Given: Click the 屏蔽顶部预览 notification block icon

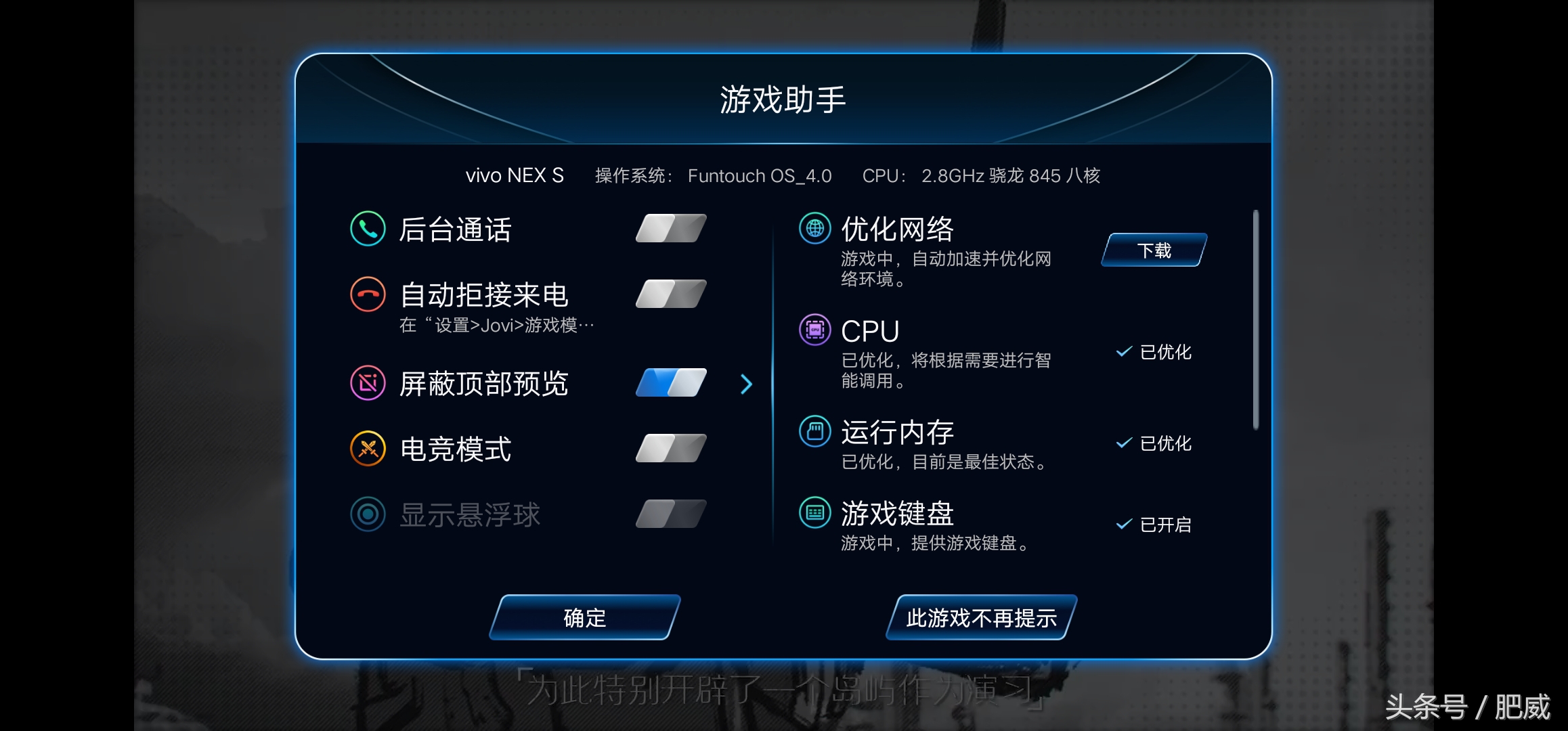Looking at the screenshot, I should 366,384.
